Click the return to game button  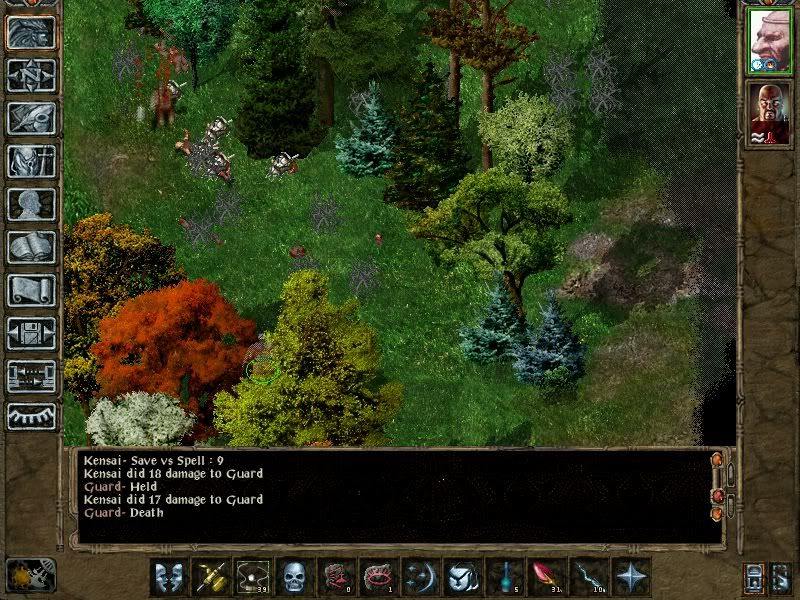tap(31, 33)
